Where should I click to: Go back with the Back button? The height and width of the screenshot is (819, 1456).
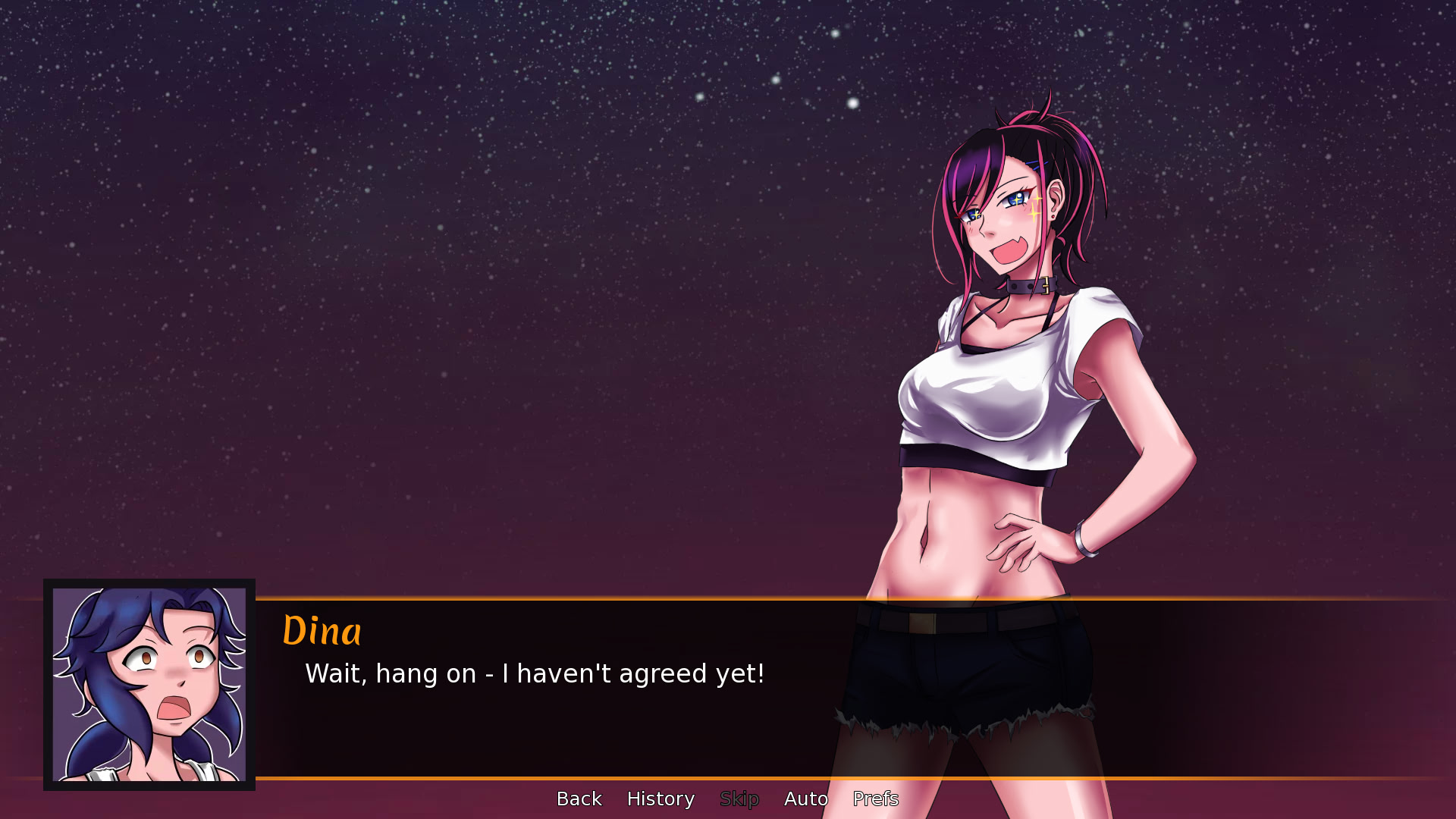[579, 799]
